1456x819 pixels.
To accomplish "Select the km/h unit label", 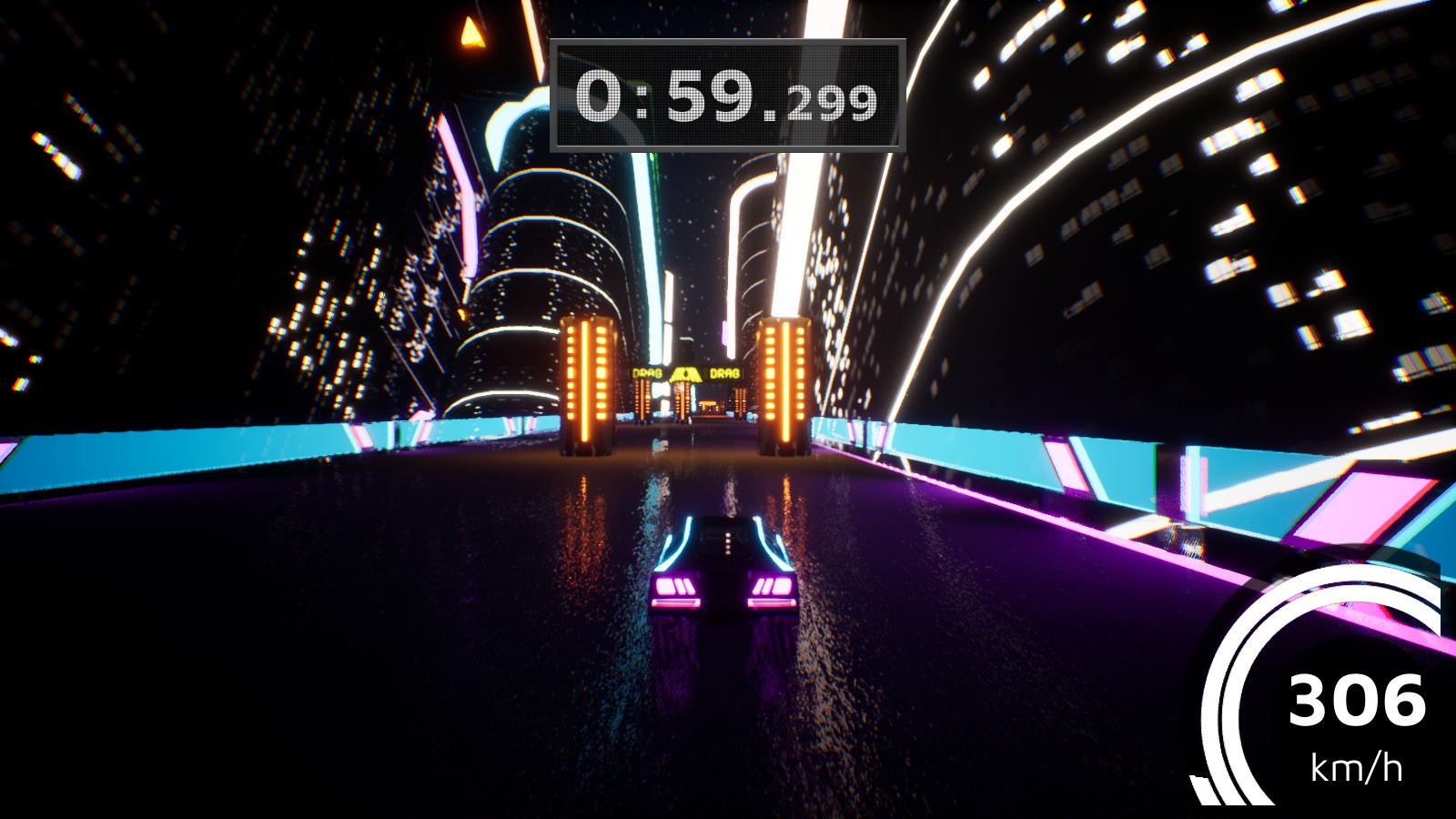I will (1356, 766).
